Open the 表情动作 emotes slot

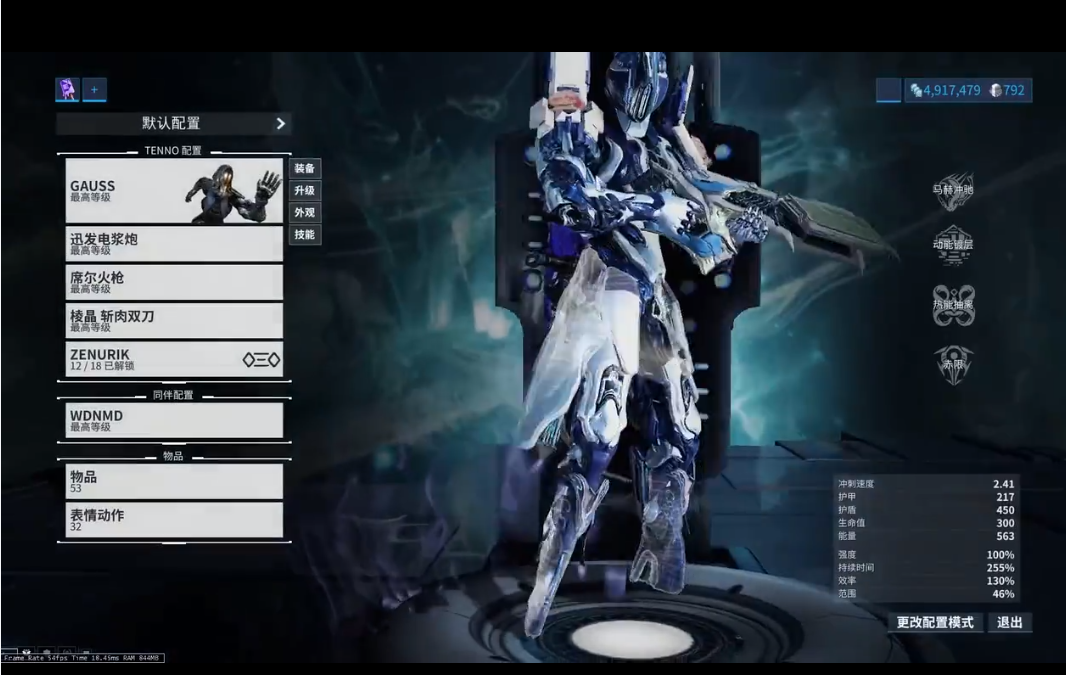(x=174, y=519)
